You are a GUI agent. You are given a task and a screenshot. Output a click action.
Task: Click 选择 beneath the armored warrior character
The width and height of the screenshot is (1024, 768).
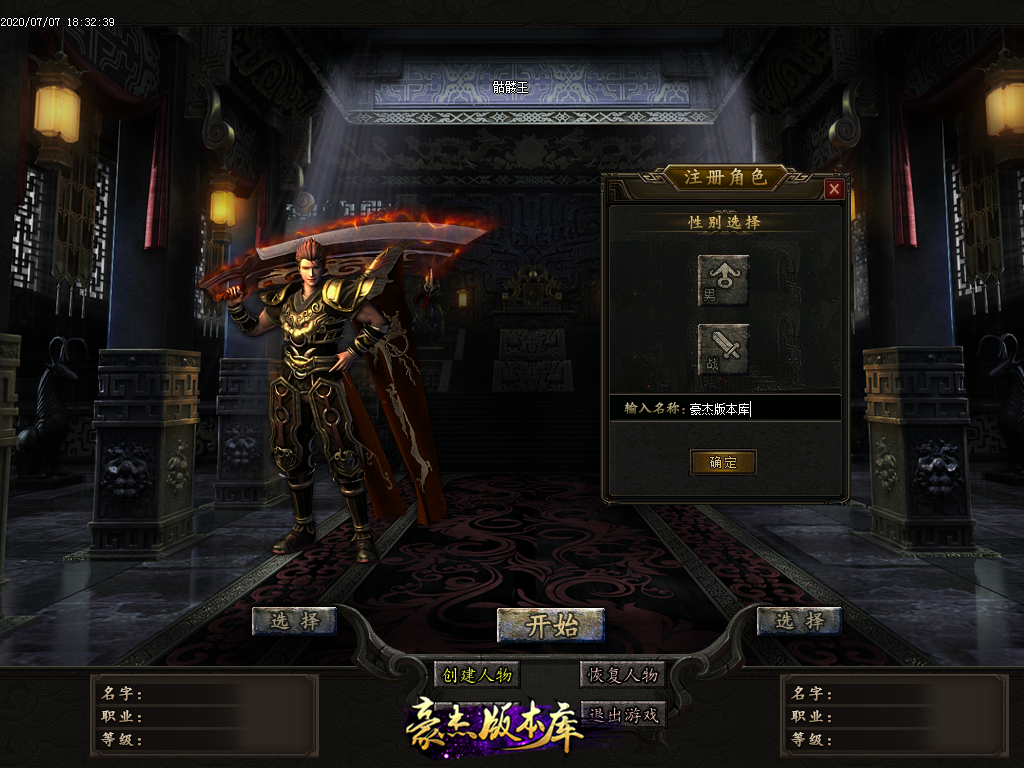[x=294, y=621]
